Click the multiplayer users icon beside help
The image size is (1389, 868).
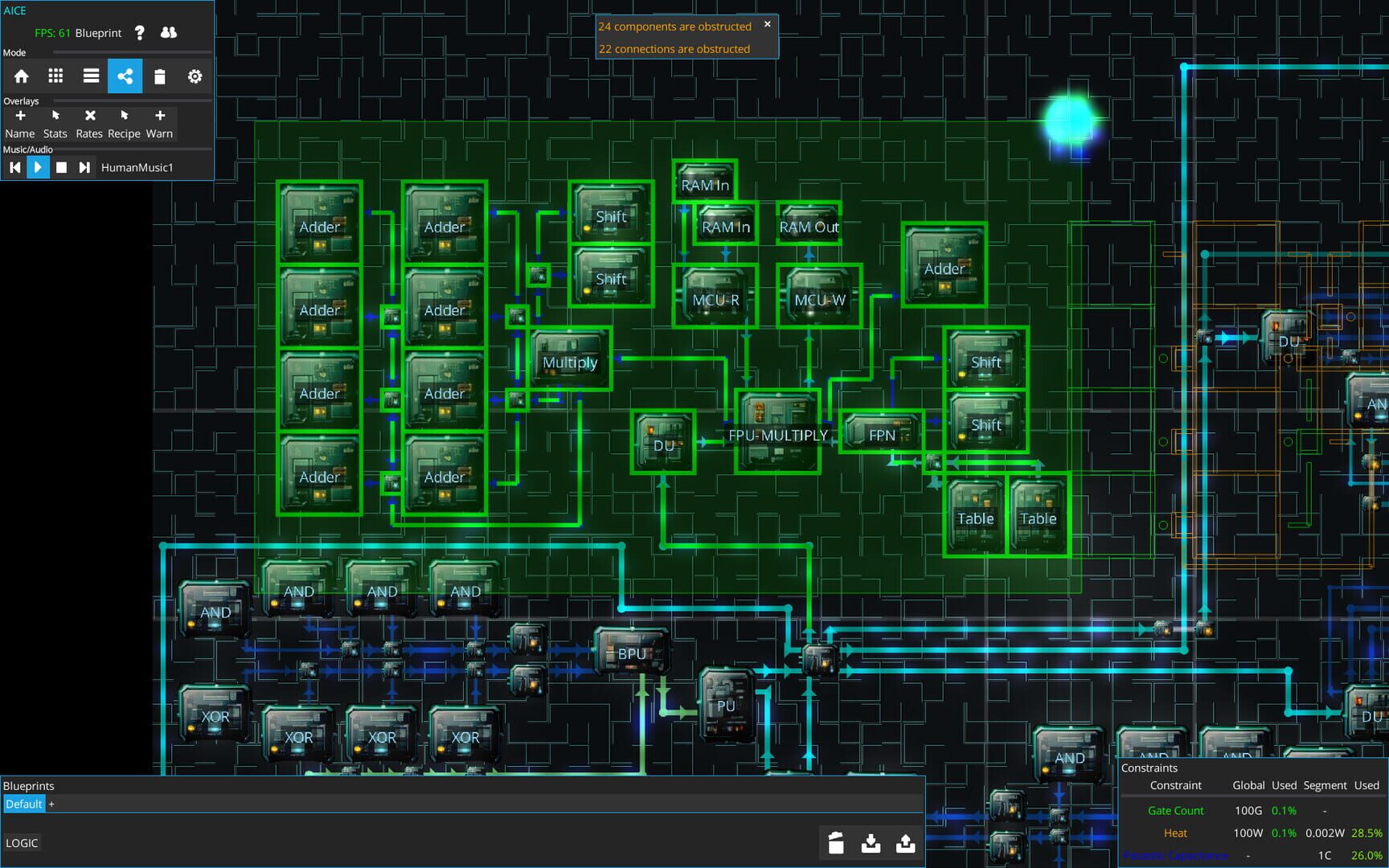167,33
